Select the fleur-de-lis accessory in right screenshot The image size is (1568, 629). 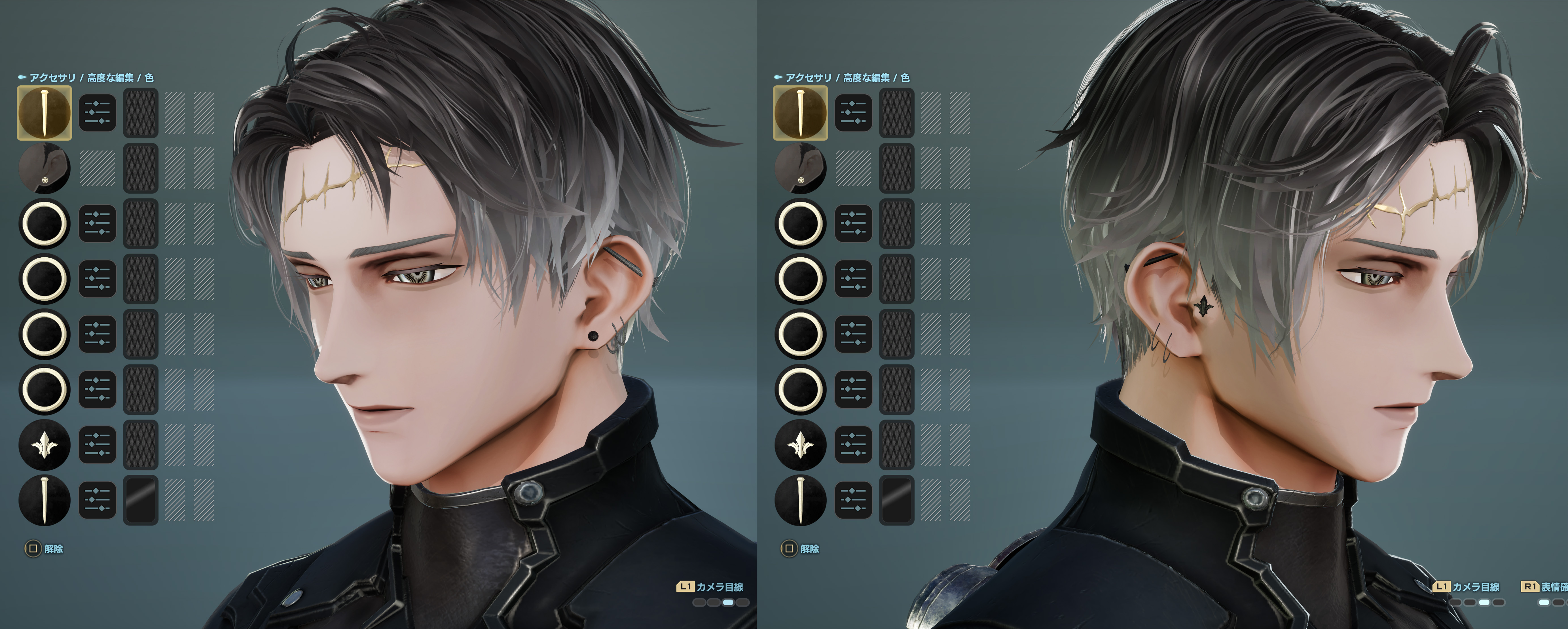click(x=800, y=445)
